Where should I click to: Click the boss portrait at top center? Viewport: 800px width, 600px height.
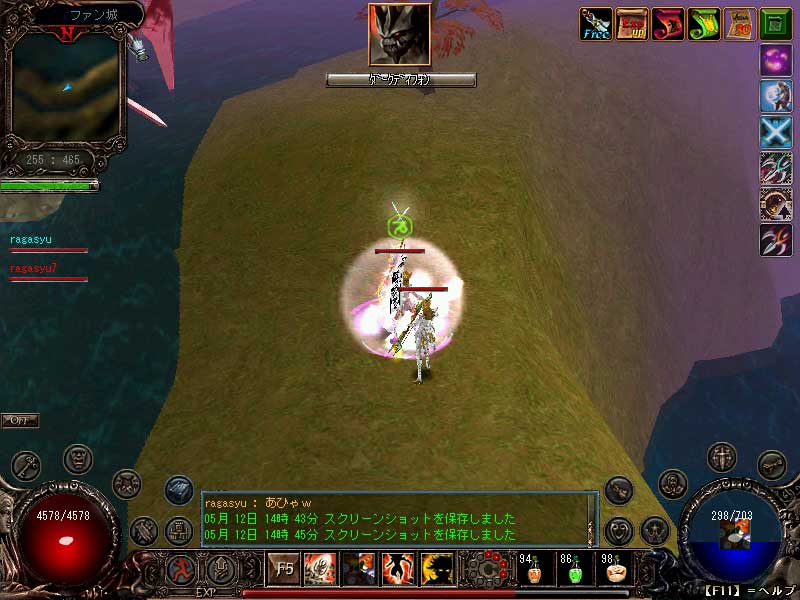click(x=400, y=35)
